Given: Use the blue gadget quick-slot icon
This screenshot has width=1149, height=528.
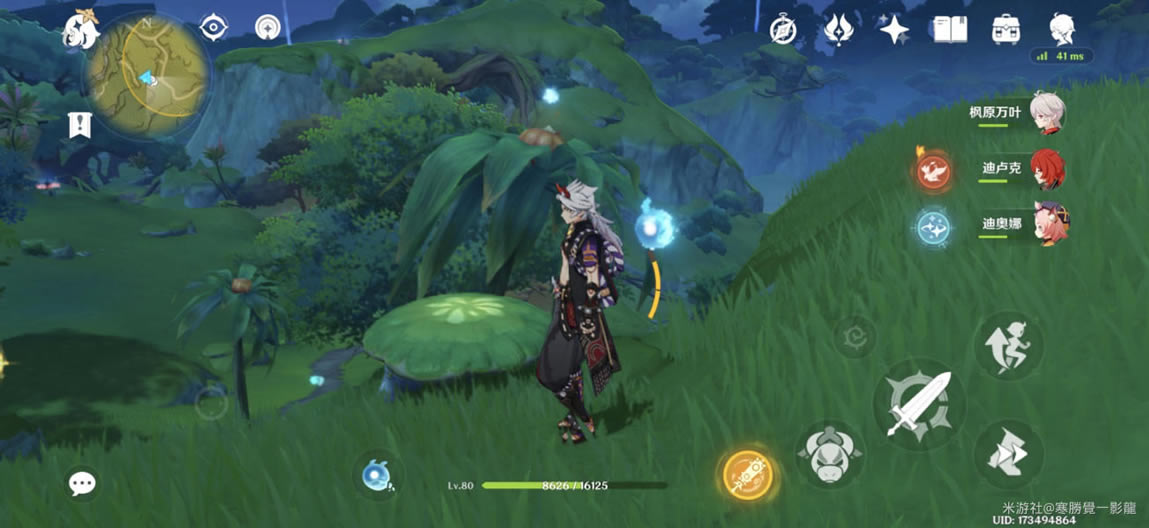Looking at the screenshot, I should click(376, 476).
